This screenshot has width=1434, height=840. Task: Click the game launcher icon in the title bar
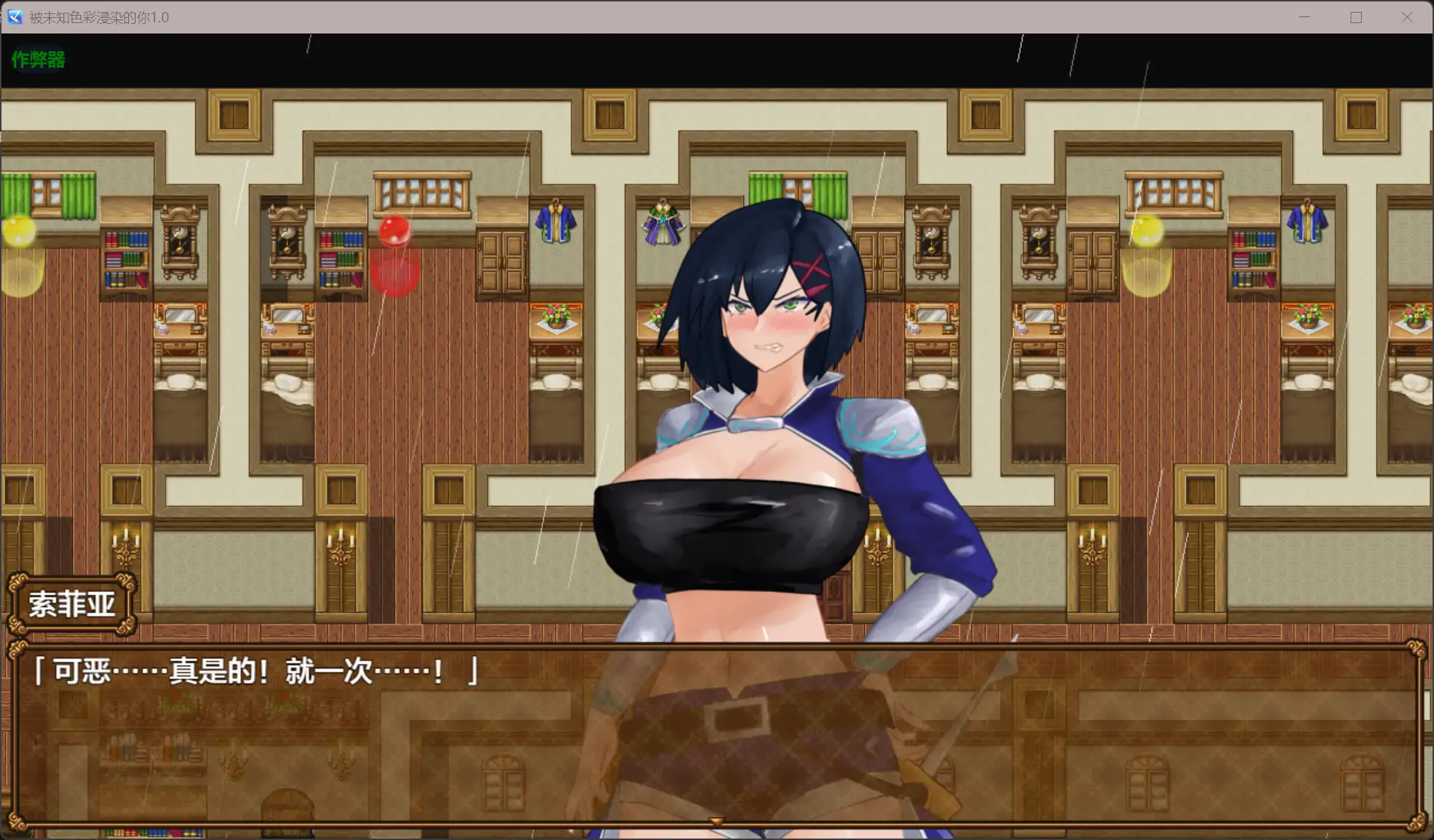[x=13, y=16]
